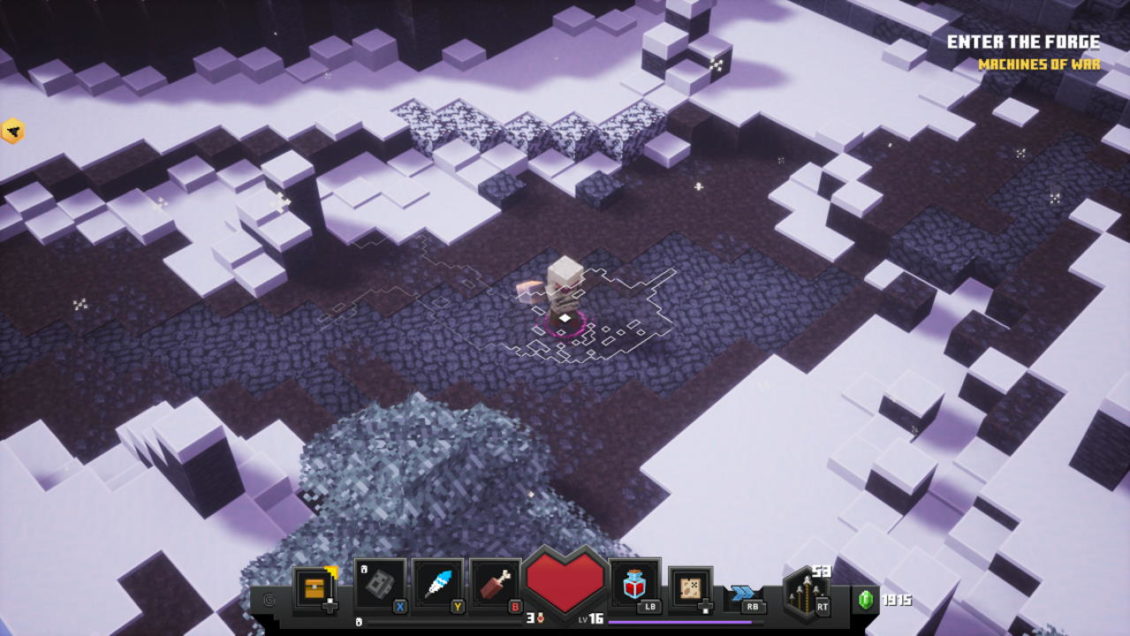Activate the grey stone artifact slot
1130x636 pixels.
pyautogui.click(x=380, y=586)
